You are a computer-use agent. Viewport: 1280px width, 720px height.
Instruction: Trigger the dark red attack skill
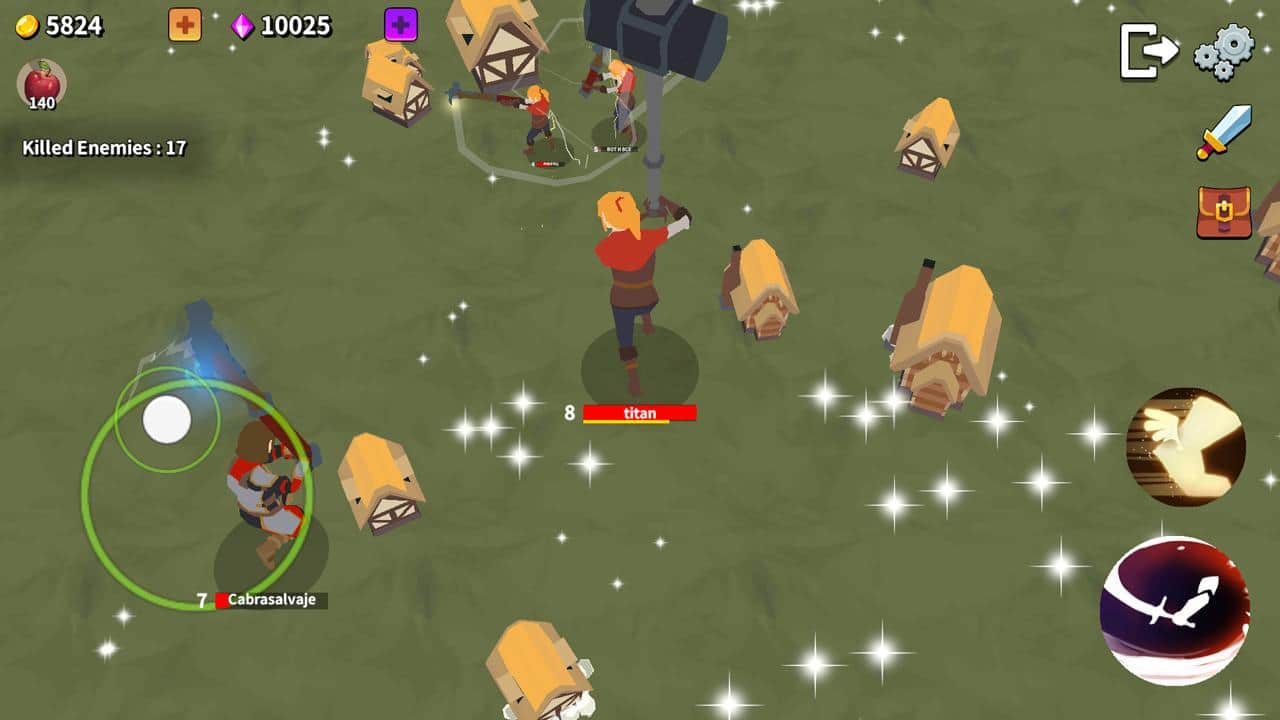1175,610
